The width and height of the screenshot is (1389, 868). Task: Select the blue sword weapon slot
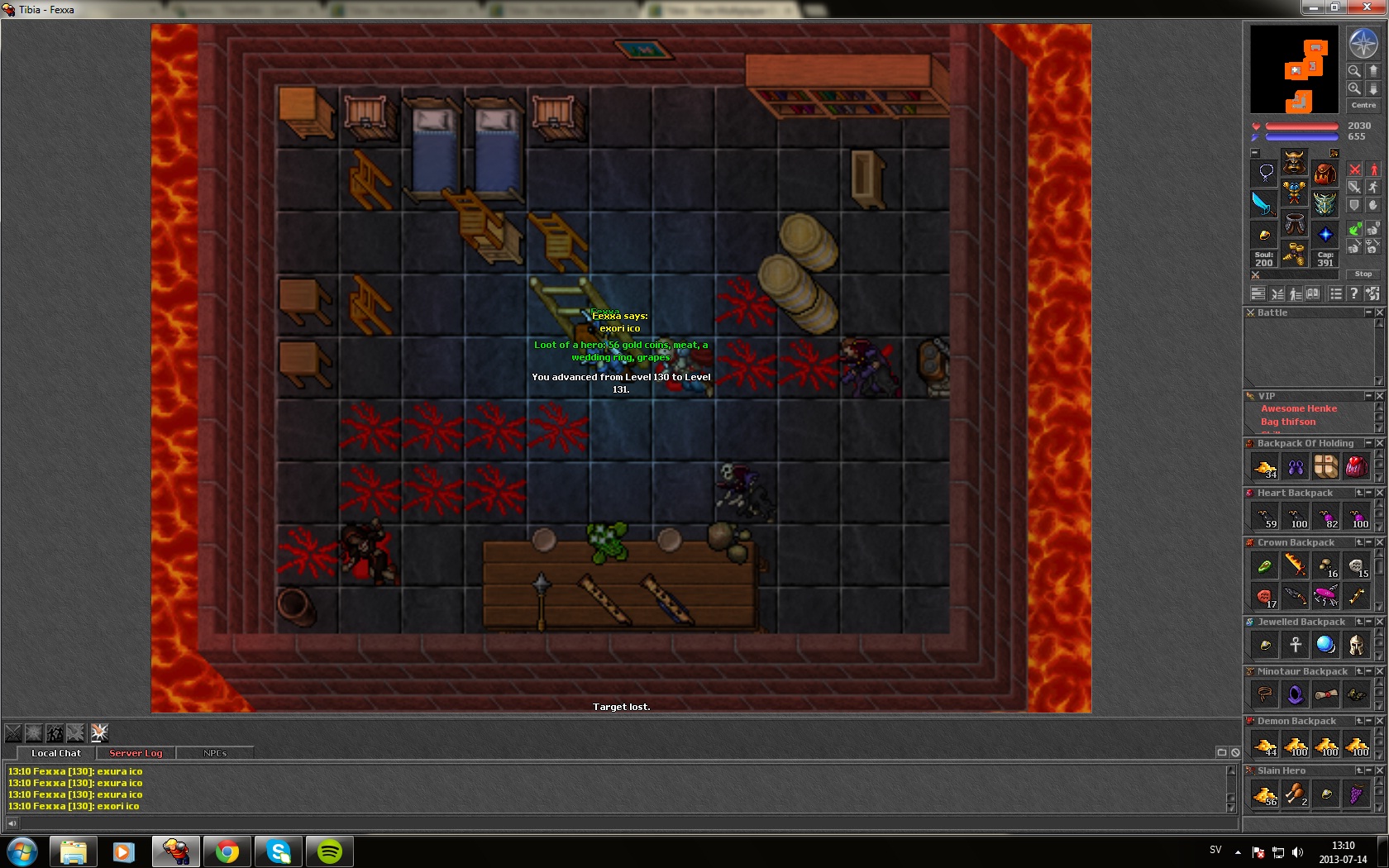(x=1263, y=203)
